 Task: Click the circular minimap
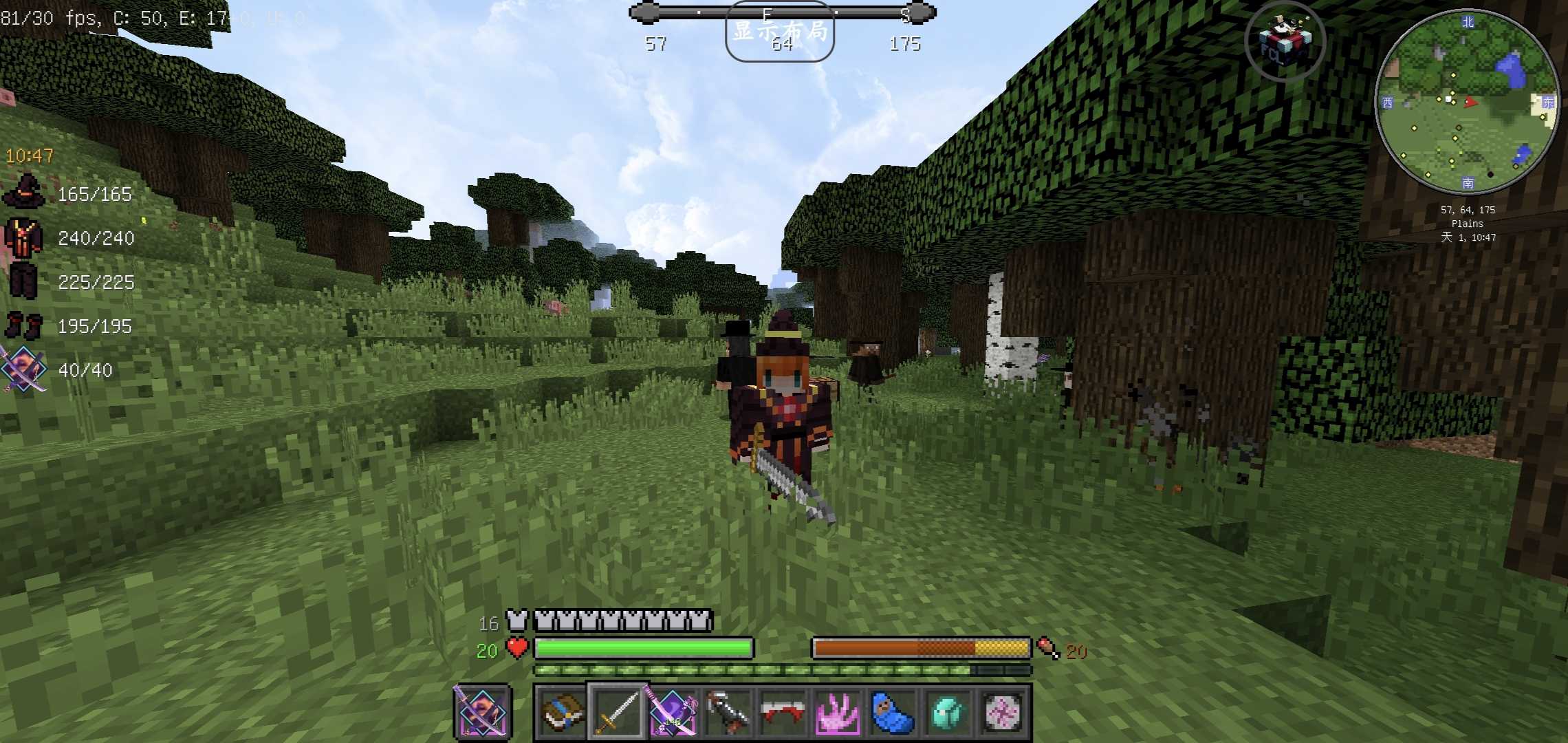(1467, 101)
